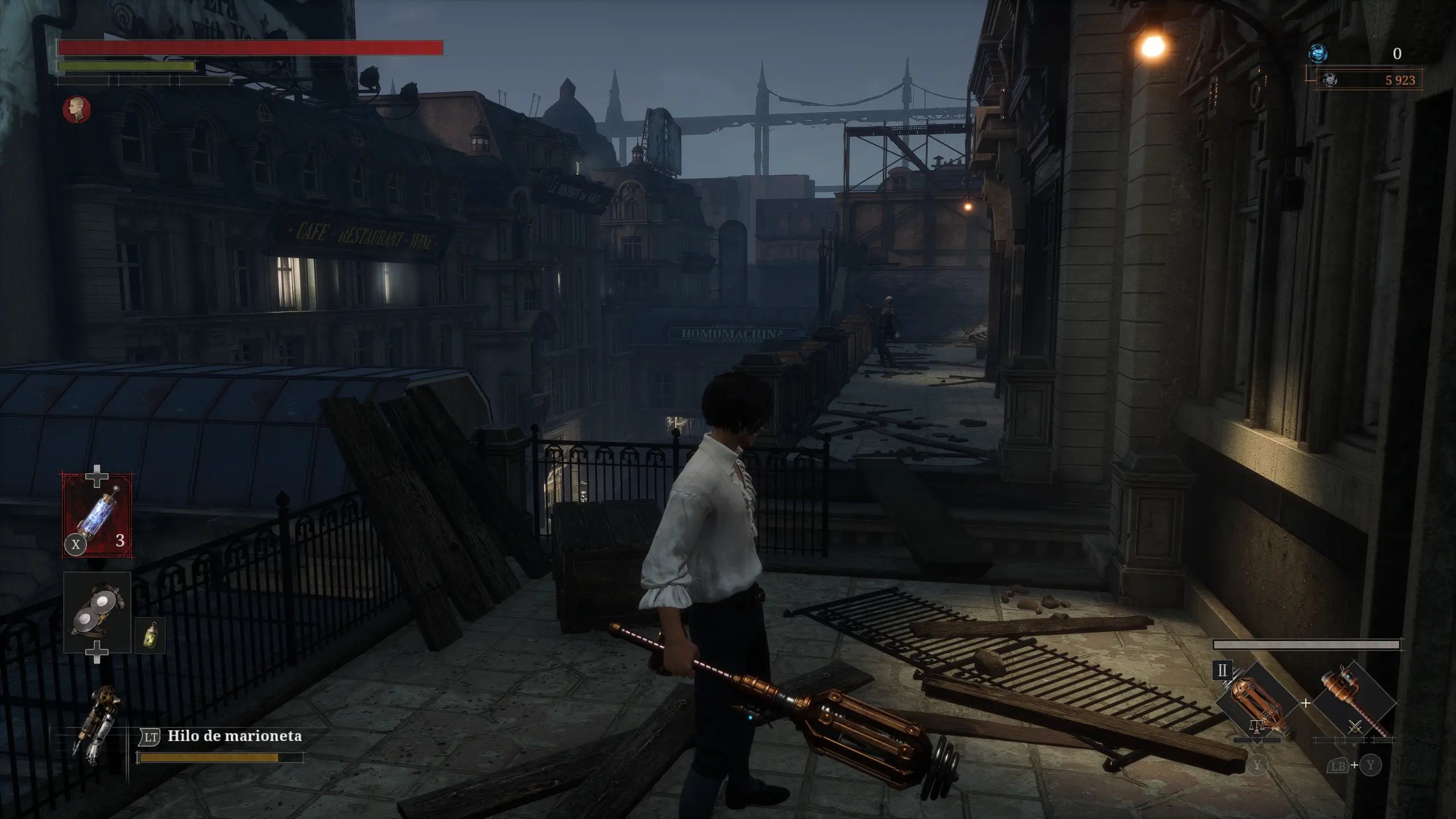This screenshot has width=1456, height=819.
Task: Click the small yellow lamp icon
Action: coord(151,635)
